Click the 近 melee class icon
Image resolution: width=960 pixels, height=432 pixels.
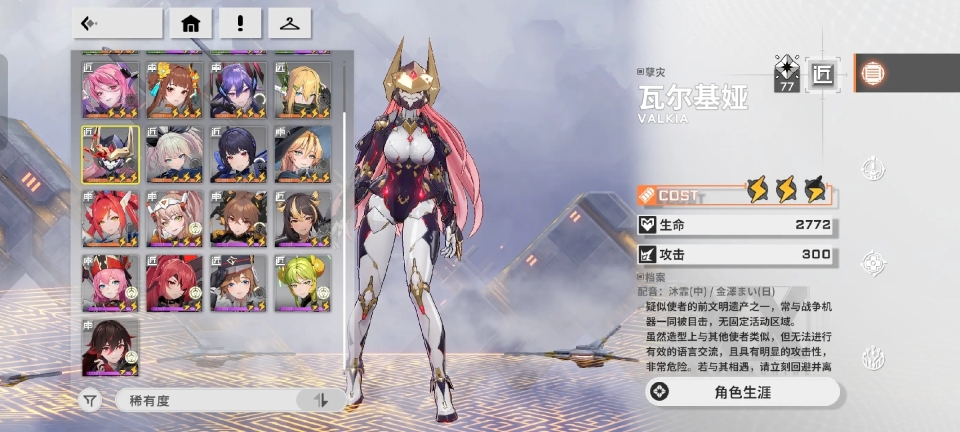click(822, 73)
